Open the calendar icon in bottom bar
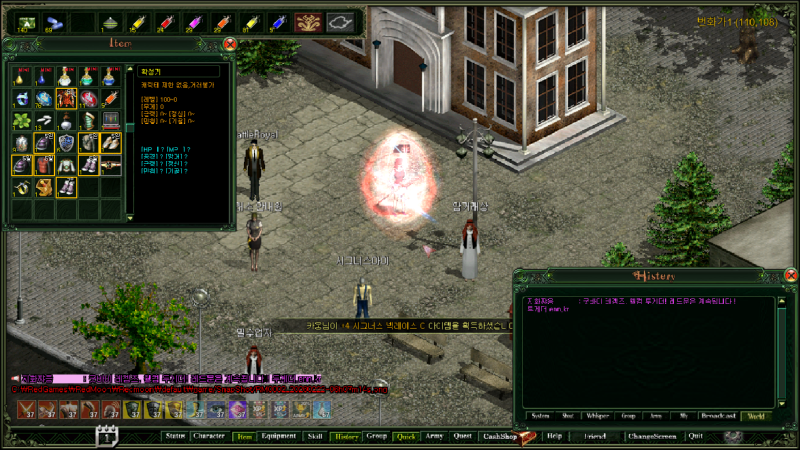 pos(107,435)
